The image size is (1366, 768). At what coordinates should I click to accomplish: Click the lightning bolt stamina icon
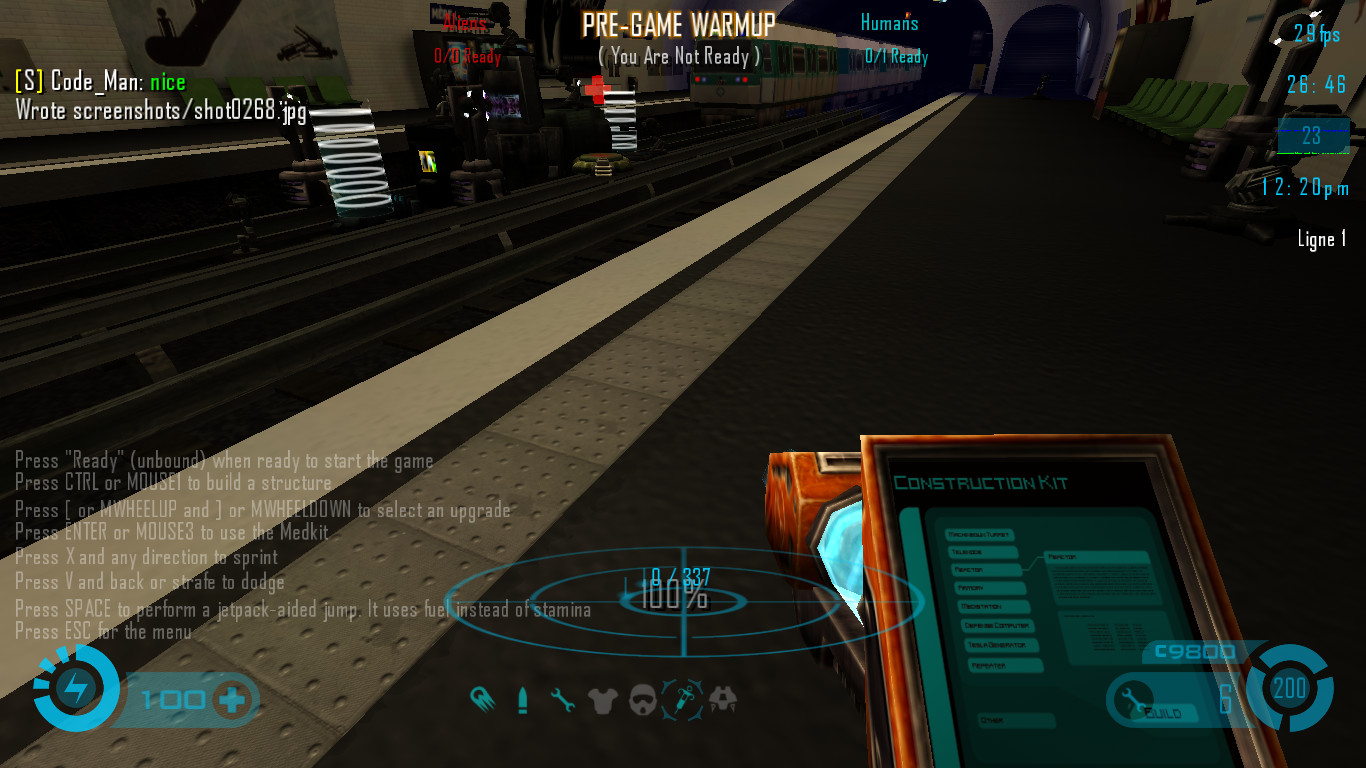pyautogui.click(x=76, y=688)
